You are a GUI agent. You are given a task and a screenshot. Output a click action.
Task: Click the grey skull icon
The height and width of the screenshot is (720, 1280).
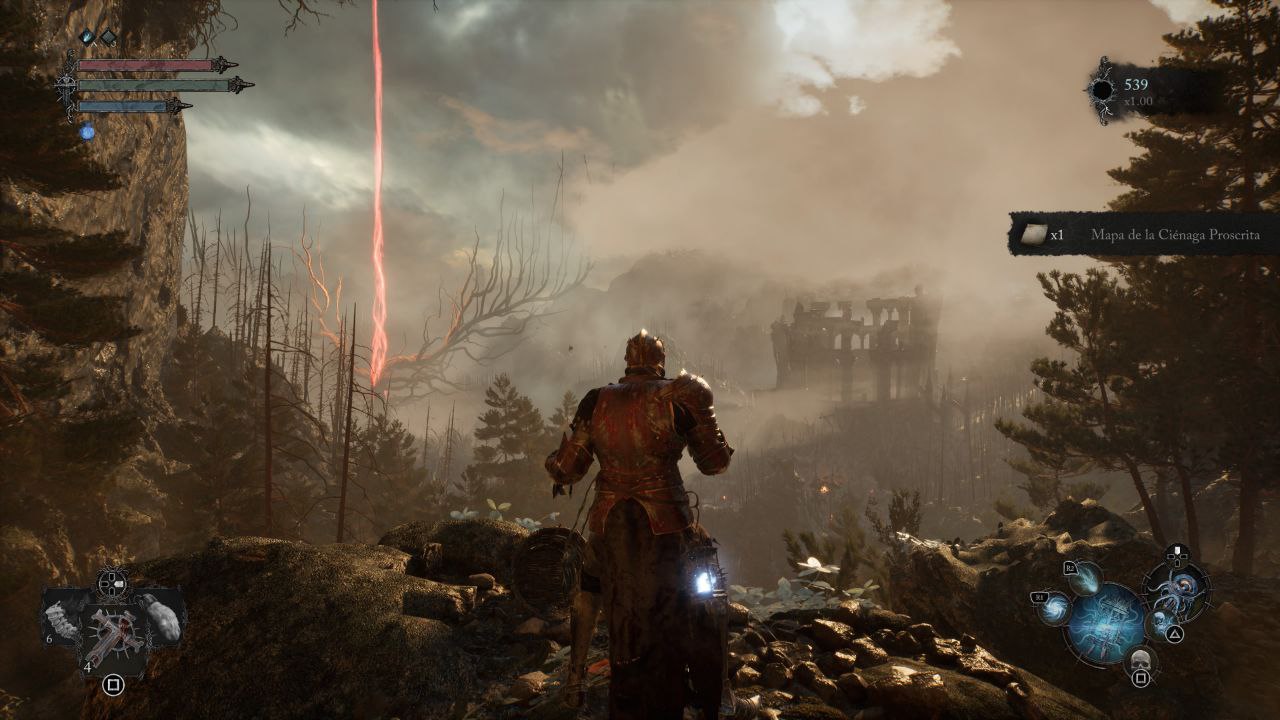coord(1138,658)
